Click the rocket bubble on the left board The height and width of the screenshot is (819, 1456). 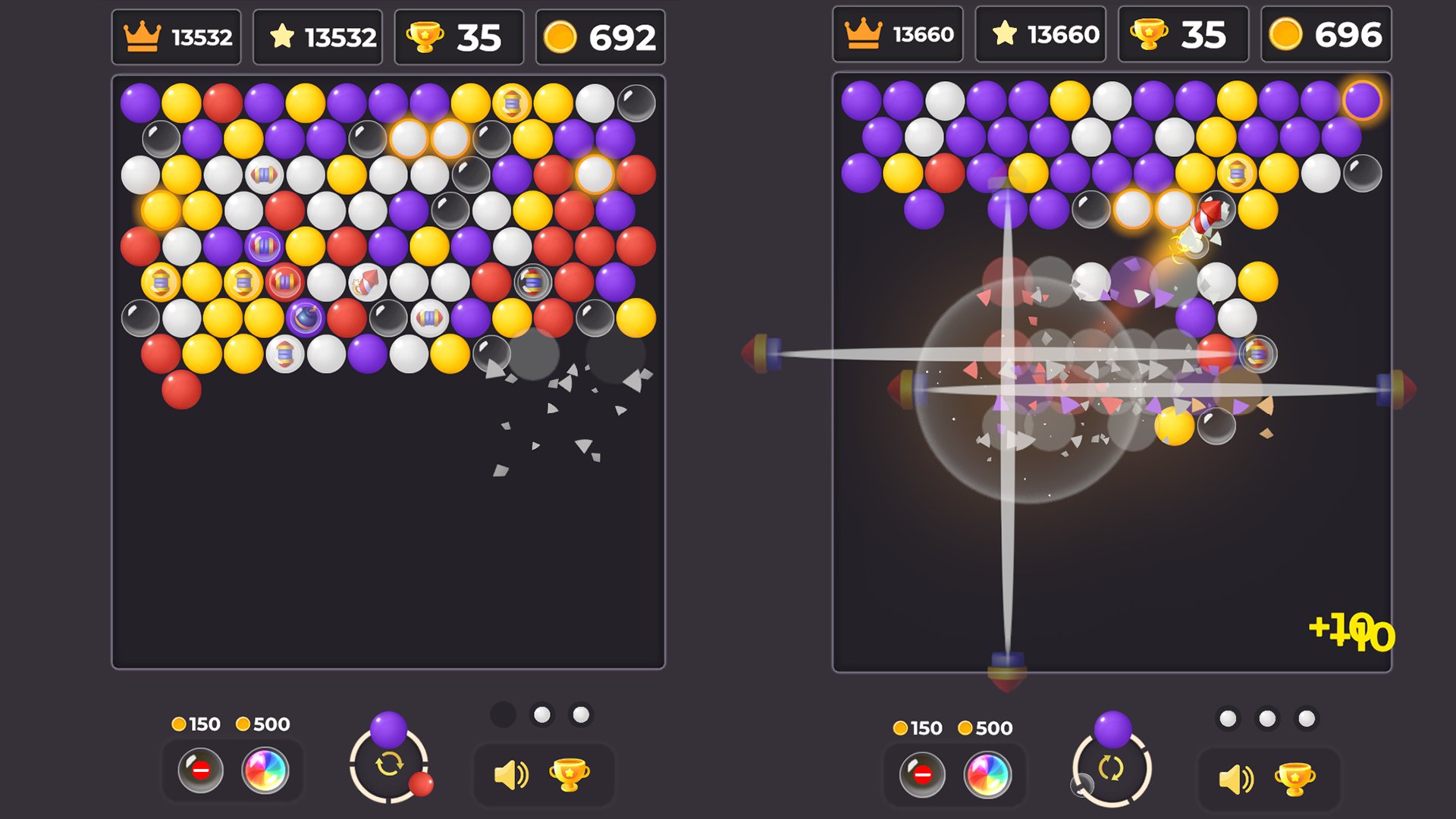click(x=366, y=283)
